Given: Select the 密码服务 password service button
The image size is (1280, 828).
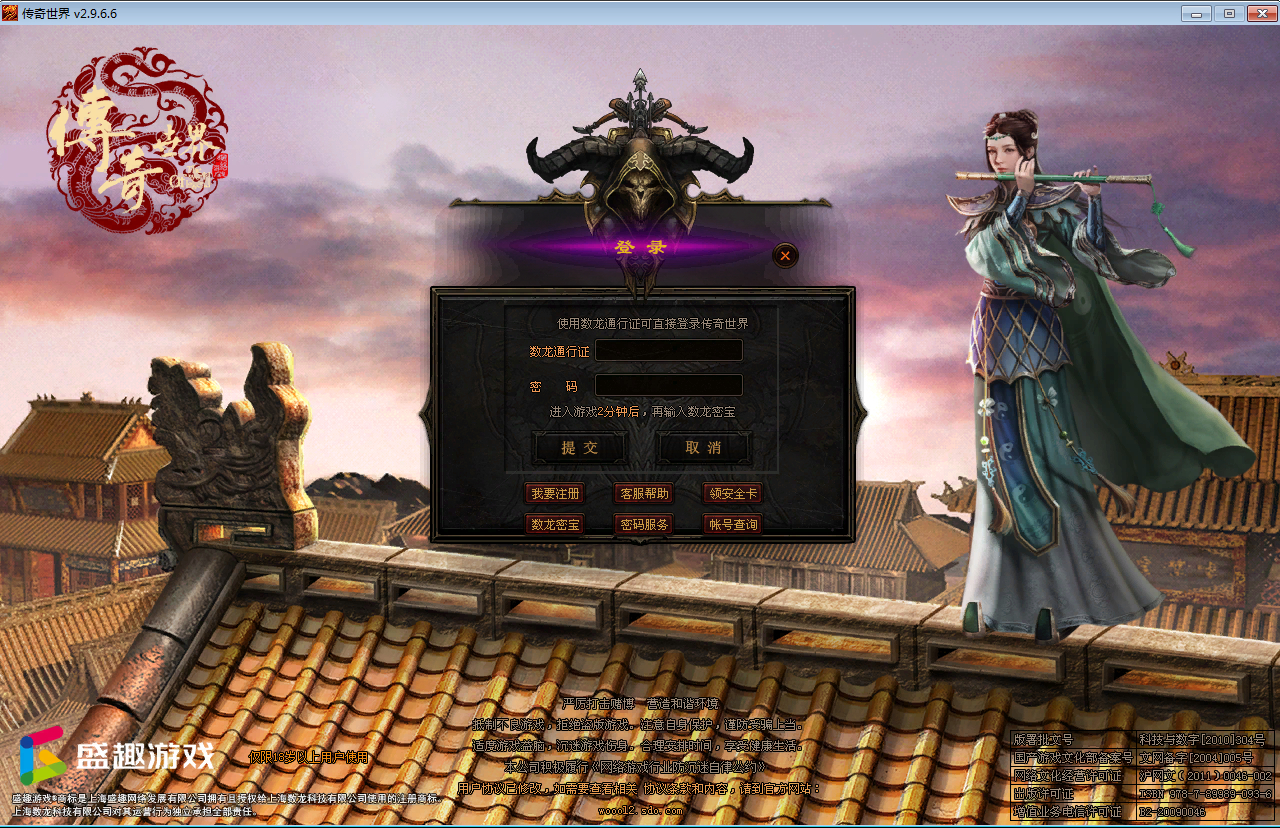Looking at the screenshot, I should point(643,524).
